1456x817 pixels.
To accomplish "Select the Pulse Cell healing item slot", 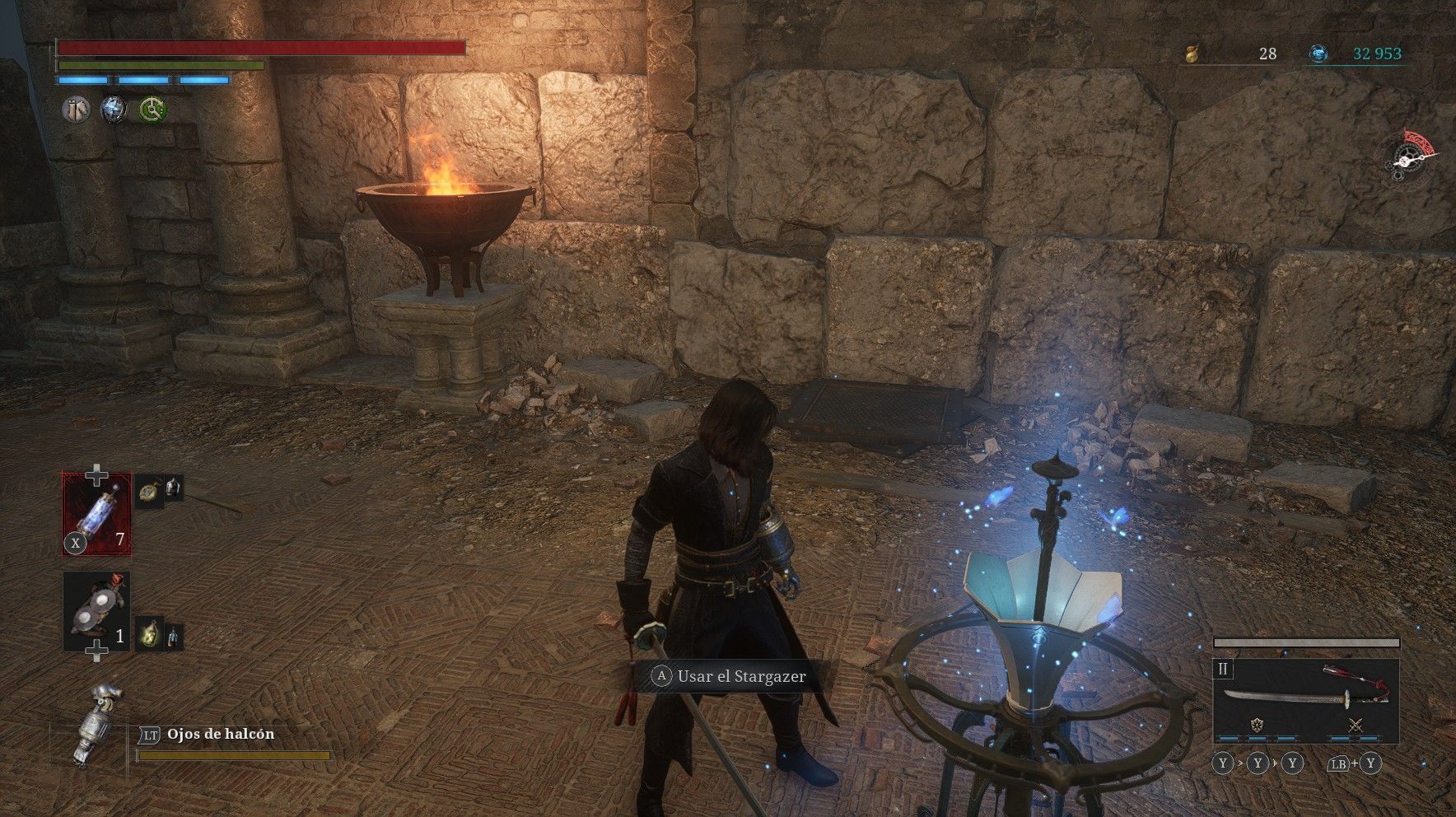I will click(96, 514).
